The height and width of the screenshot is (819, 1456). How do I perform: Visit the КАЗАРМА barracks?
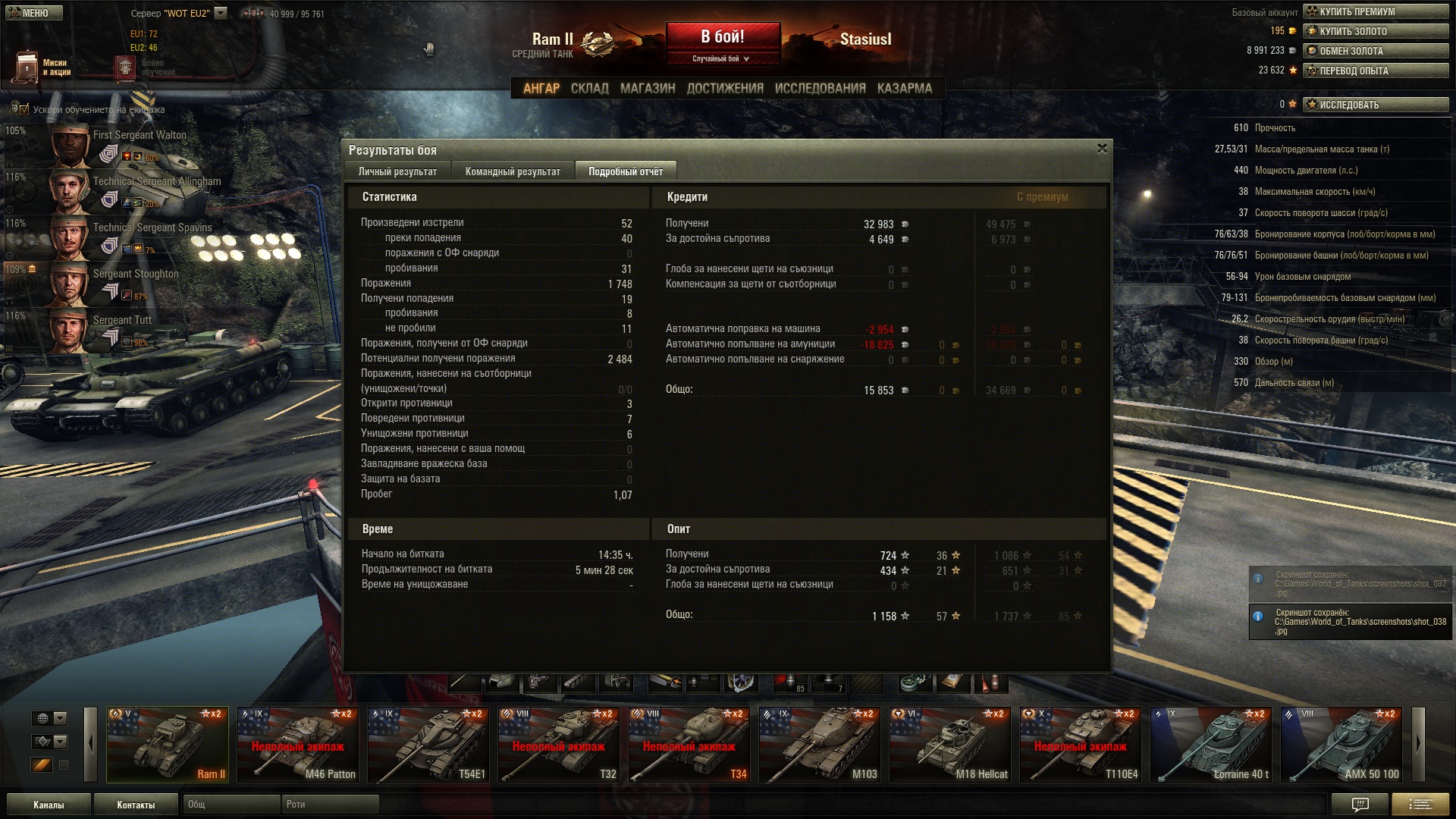coord(904,89)
